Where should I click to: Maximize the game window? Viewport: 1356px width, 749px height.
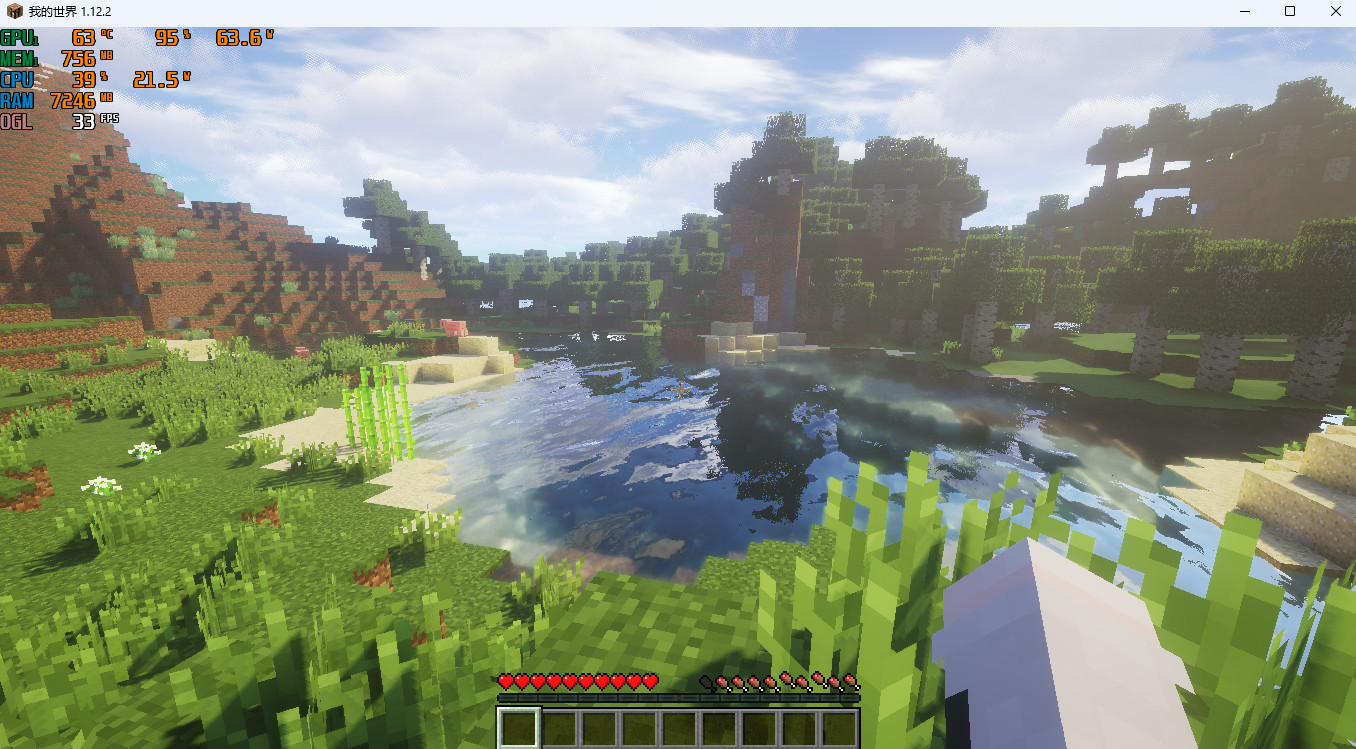pyautogui.click(x=1290, y=12)
